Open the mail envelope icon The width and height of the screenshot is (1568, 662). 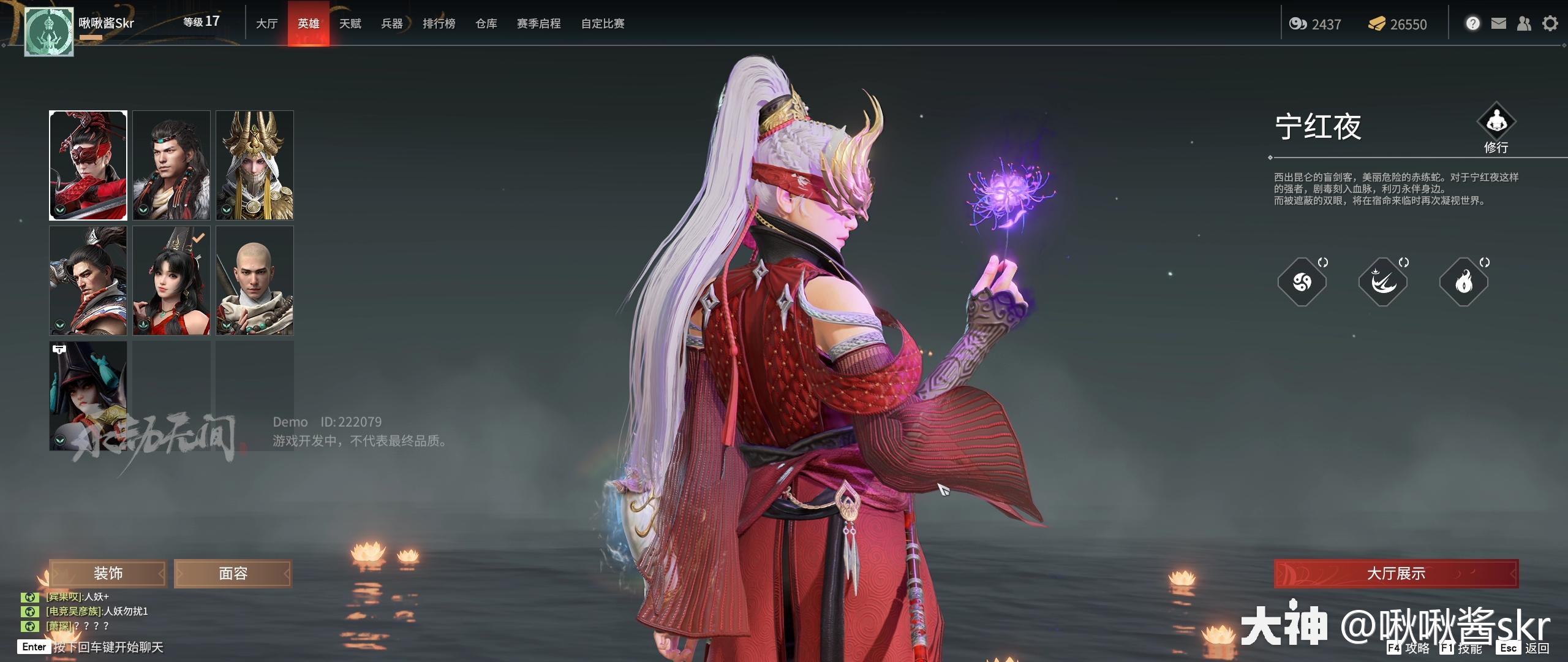tap(1498, 23)
